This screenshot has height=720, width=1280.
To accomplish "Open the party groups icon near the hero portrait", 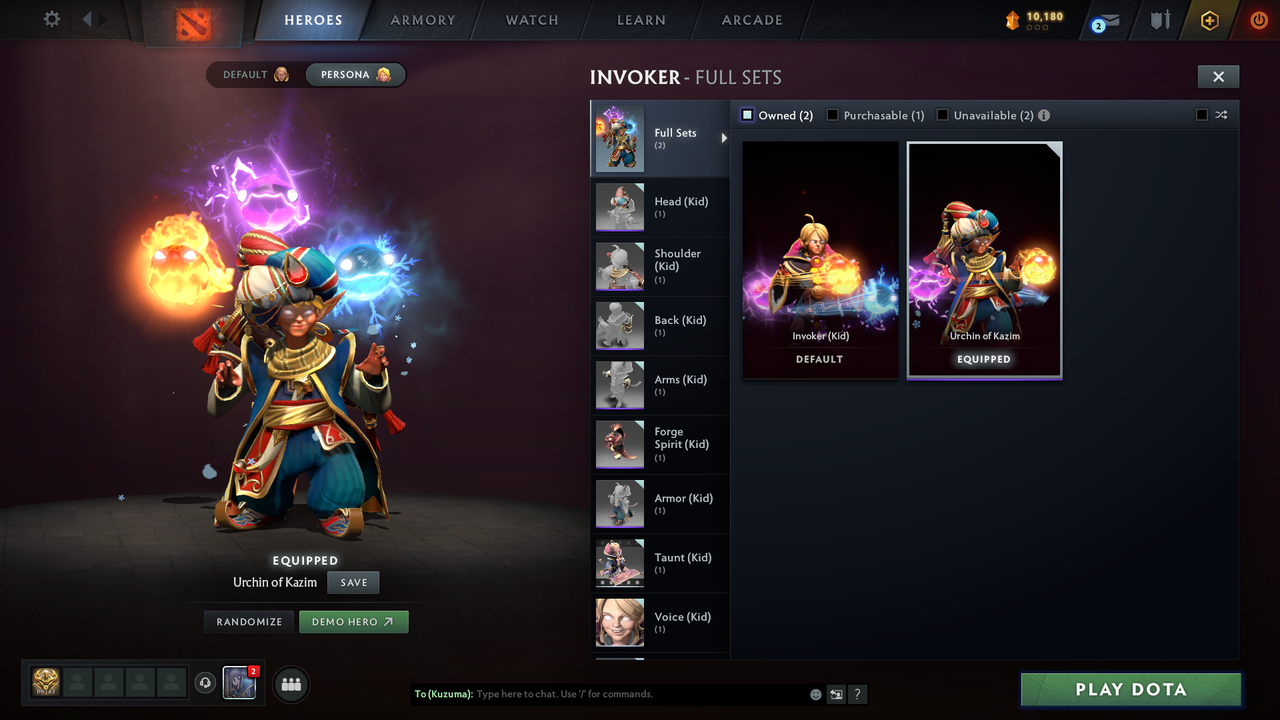I will (x=290, y=684).
